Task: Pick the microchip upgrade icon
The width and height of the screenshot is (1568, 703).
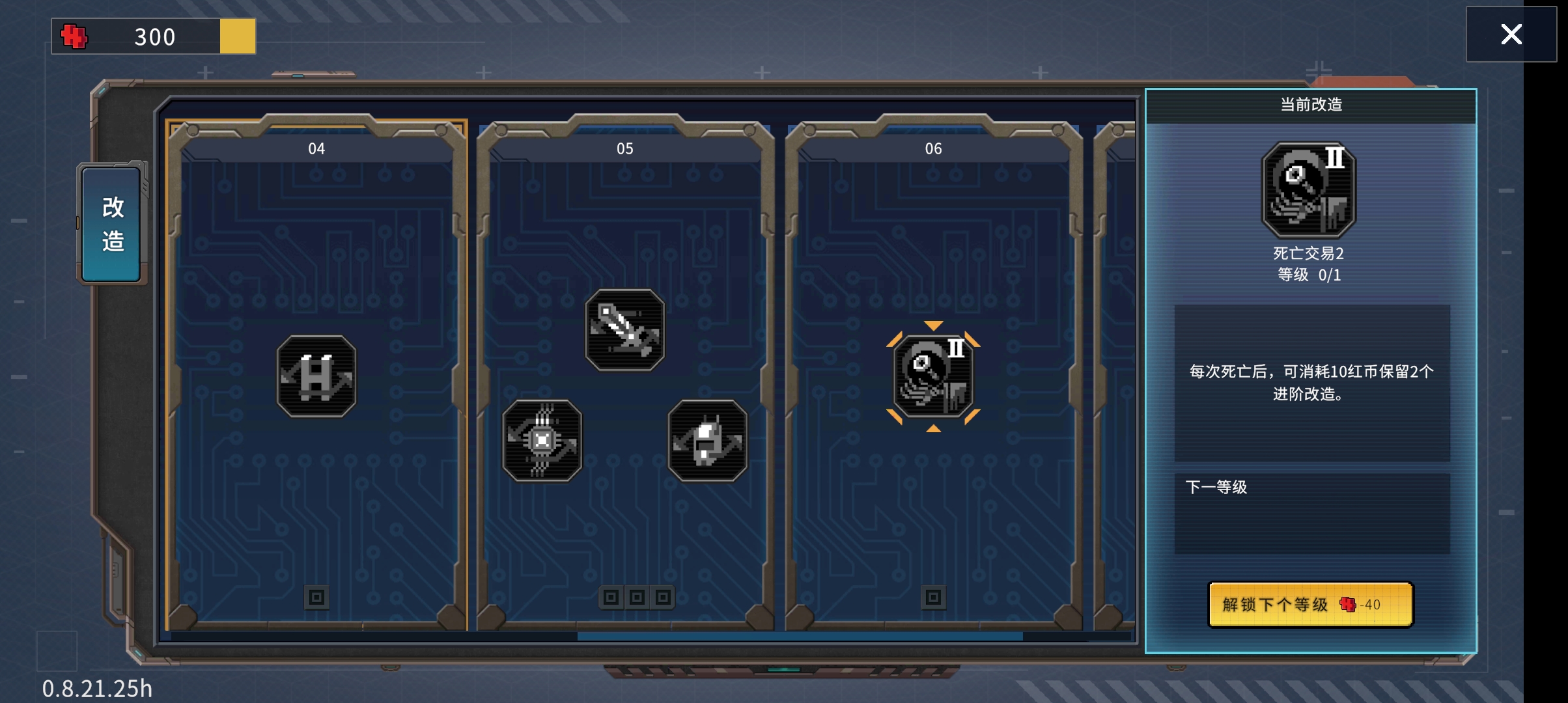Action: [542, 441]
